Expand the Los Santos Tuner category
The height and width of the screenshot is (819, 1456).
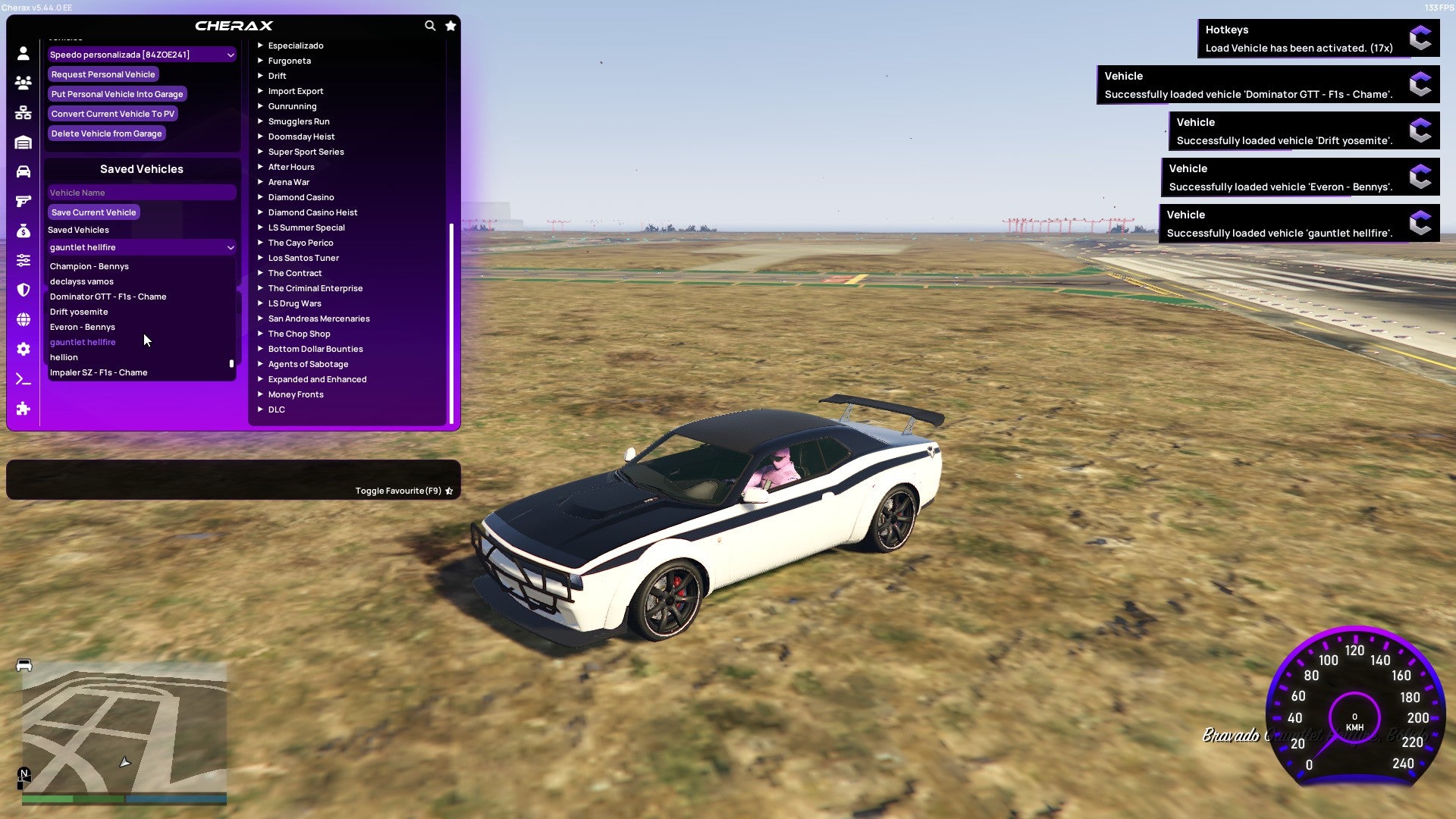[x=303, y=258]
